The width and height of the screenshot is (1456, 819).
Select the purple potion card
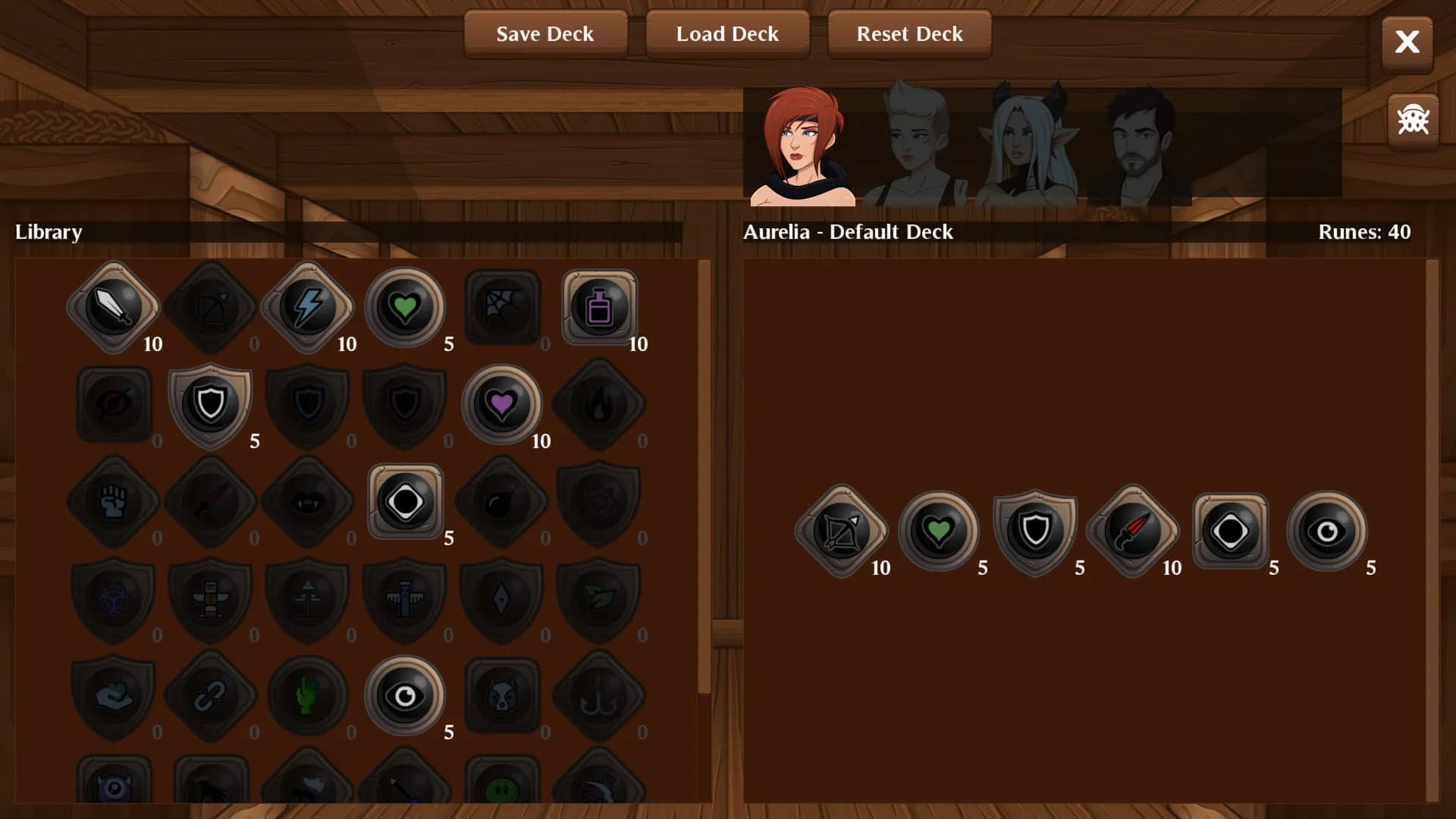[599, 307]
